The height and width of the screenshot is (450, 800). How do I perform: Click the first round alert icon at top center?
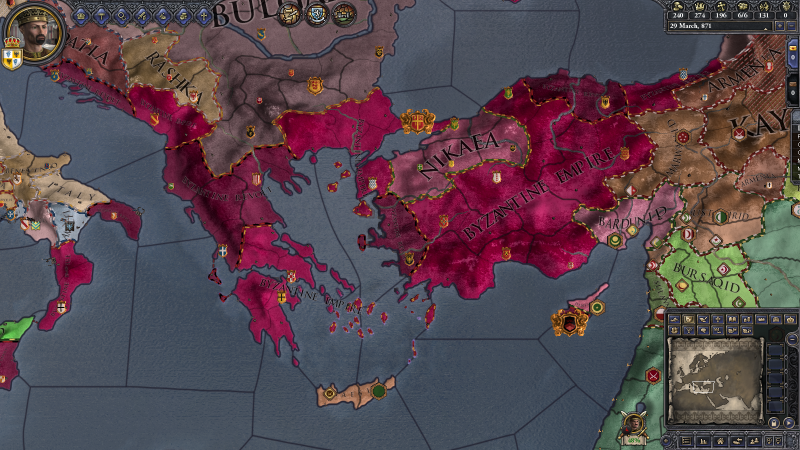290,13
